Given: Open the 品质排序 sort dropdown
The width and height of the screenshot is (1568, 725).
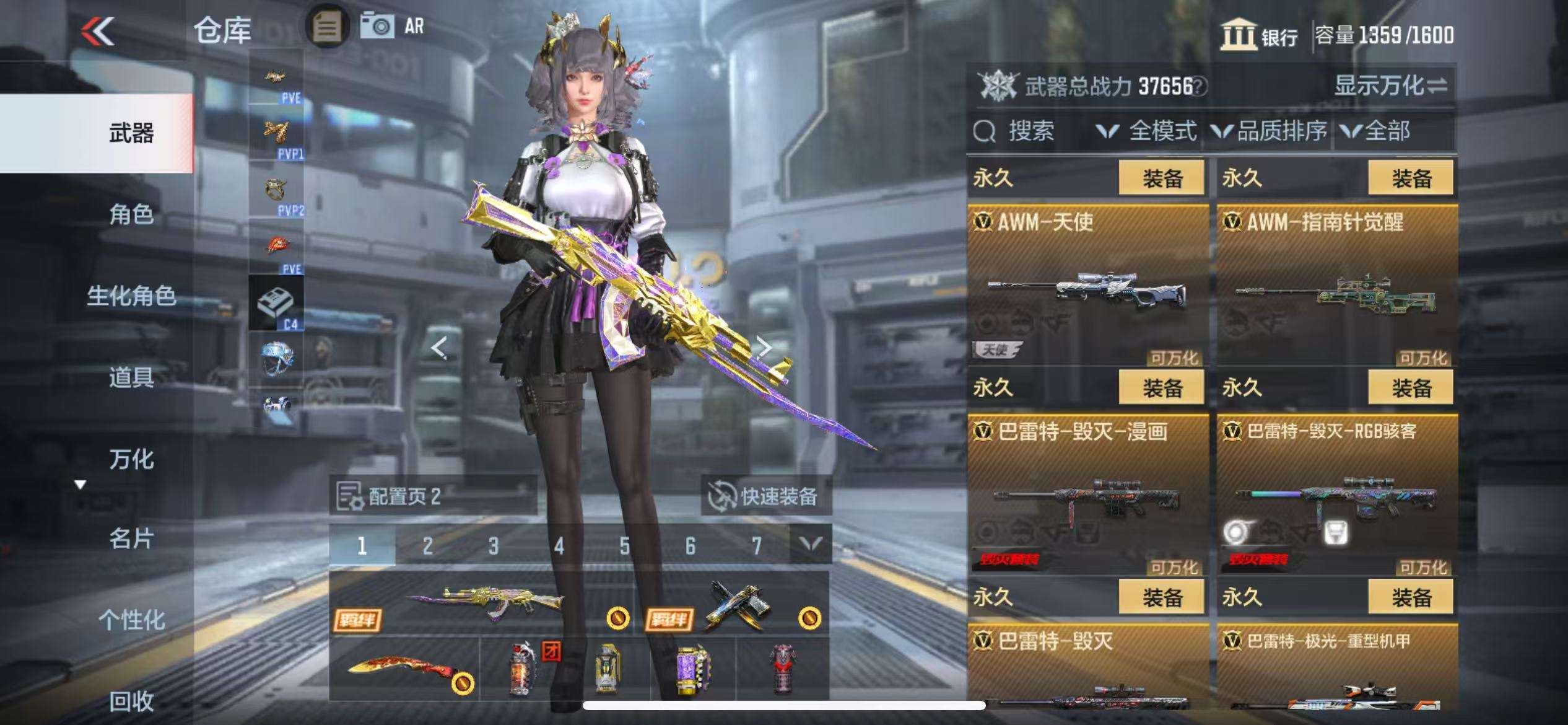Looking at the screenshot, I should tap(1270, 131).
